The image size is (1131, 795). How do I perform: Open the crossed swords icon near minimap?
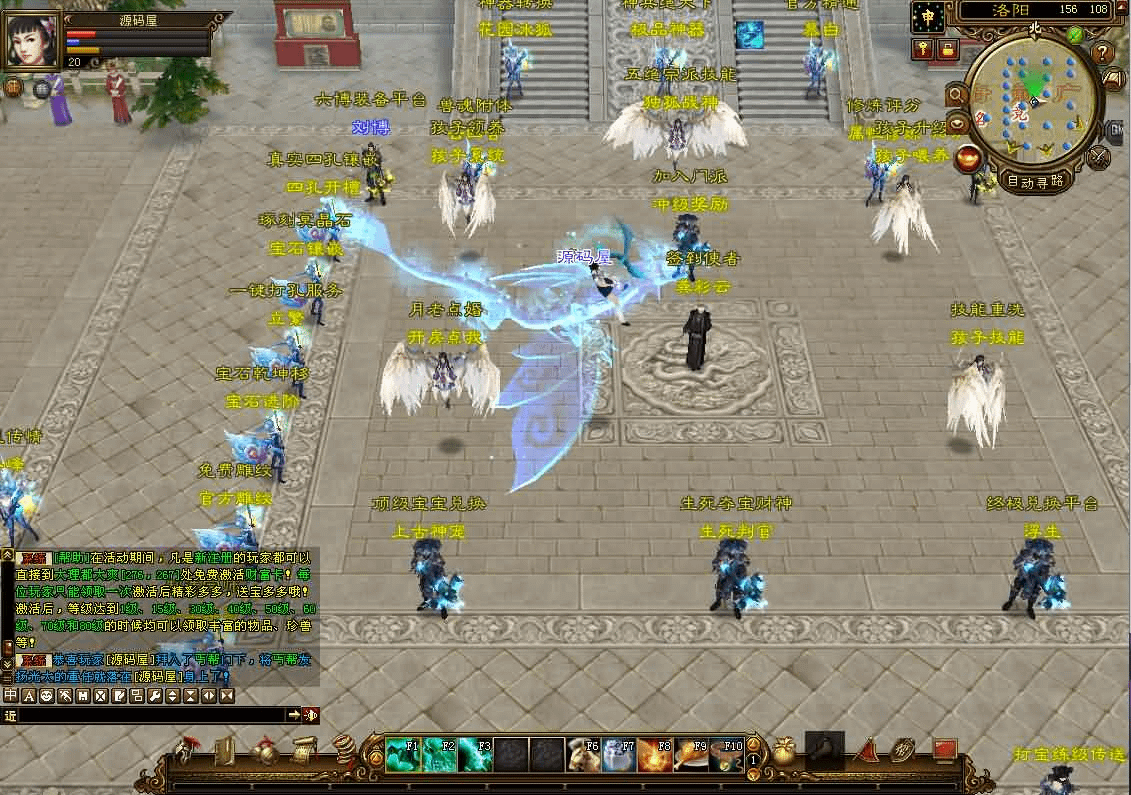click(x=1099, y=157)
